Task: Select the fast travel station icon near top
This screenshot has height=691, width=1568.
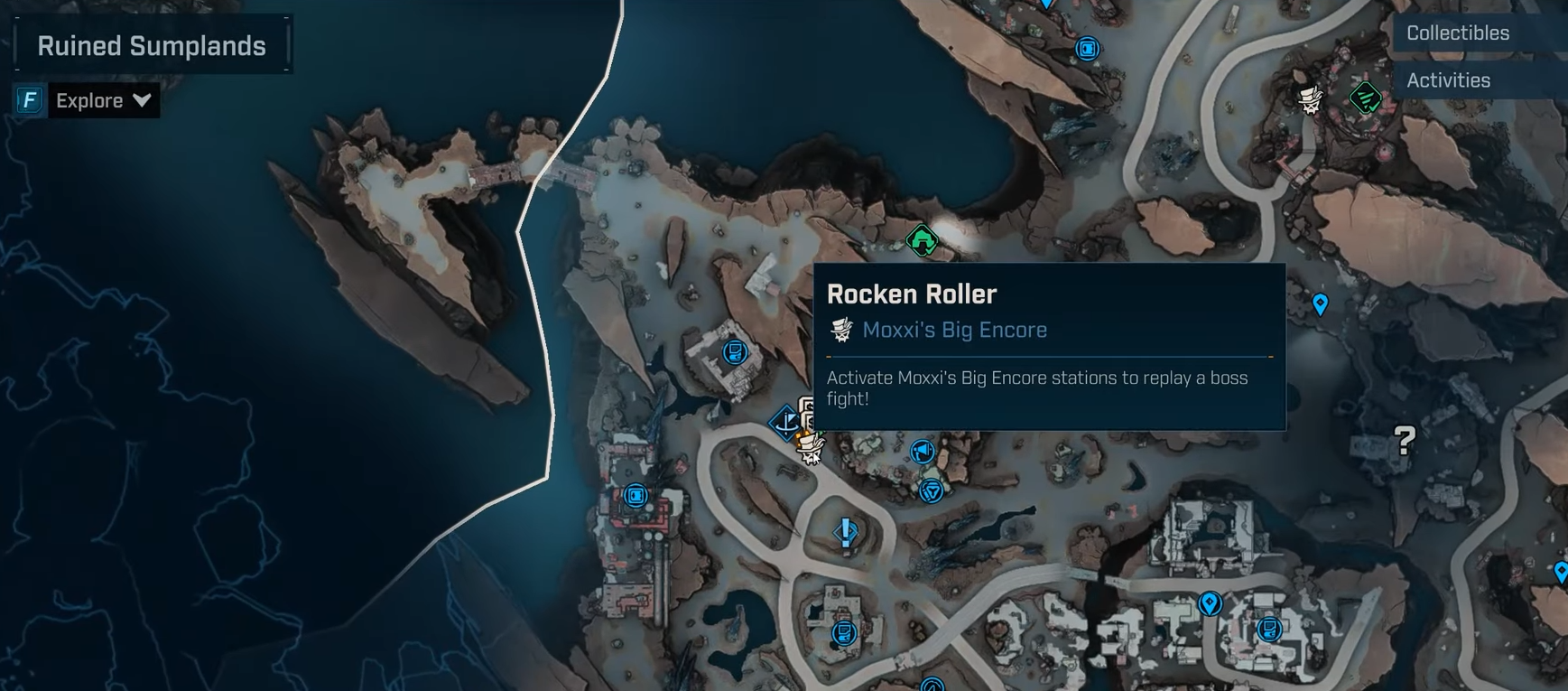Action: pyautogui.click(x=1089, y=50)
